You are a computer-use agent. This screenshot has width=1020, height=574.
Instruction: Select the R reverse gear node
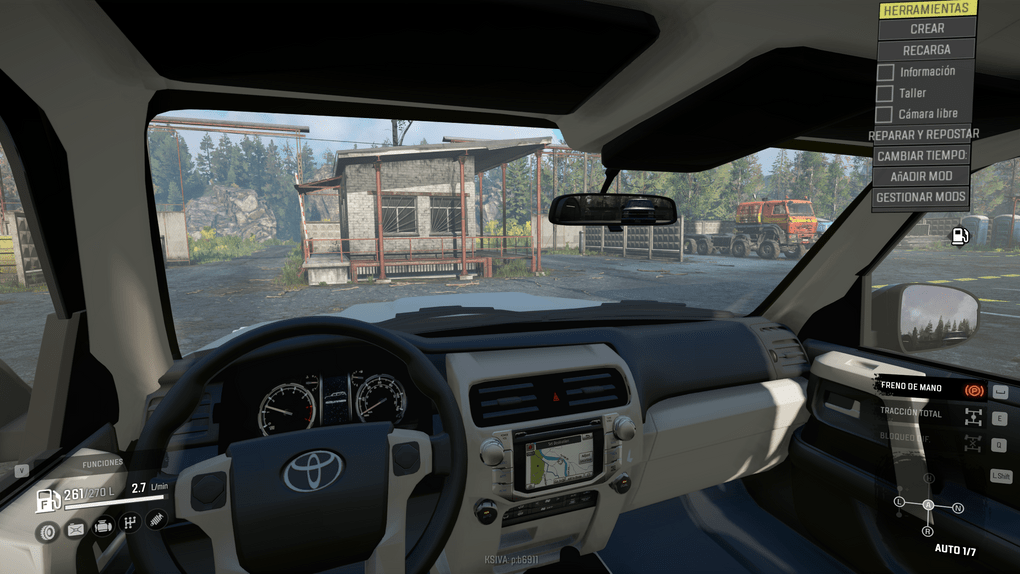coord(928,531)
